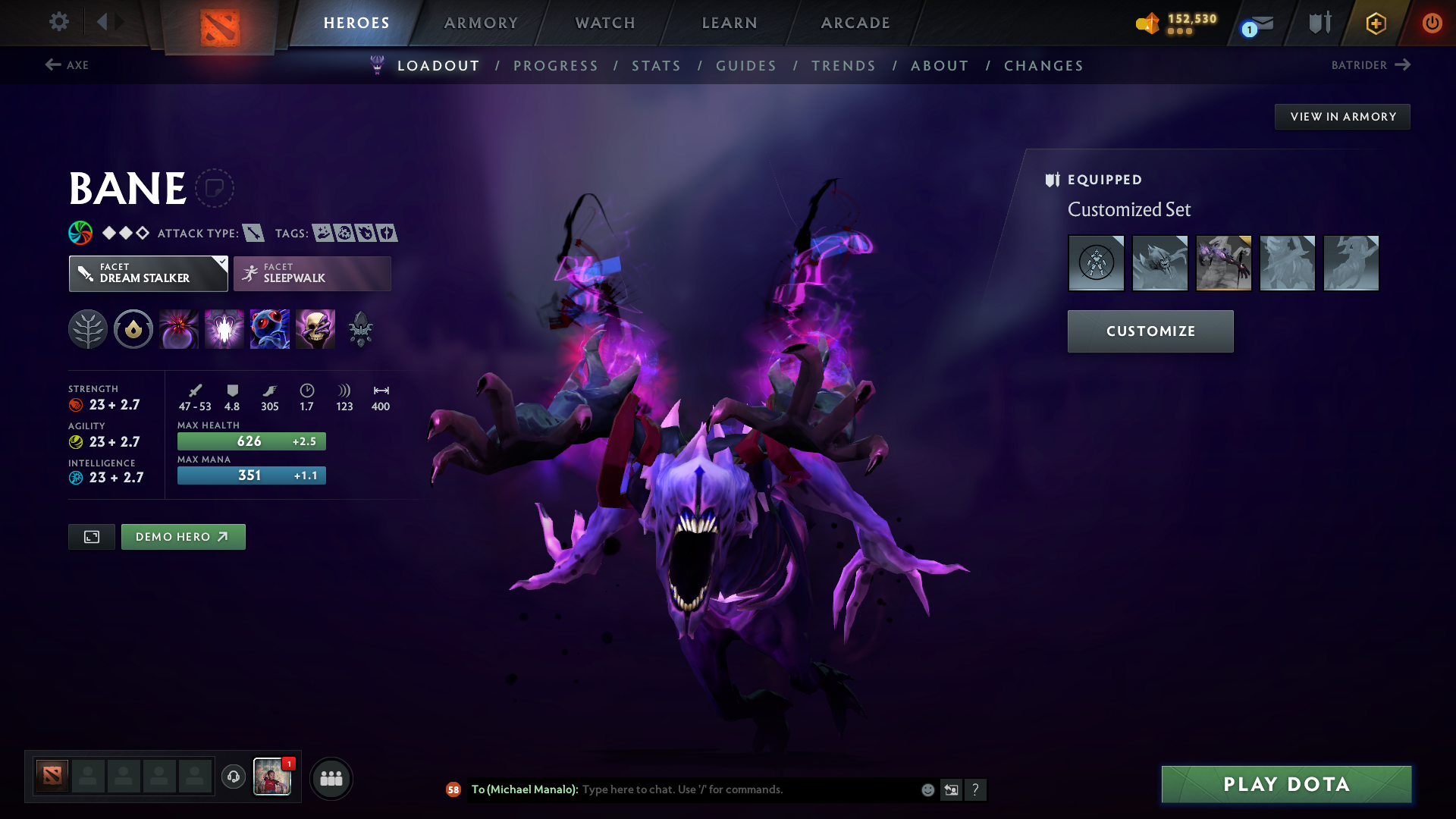The height and width of the screenshot is (819, 1456).
Task: Switch to the GUIDES section
Action: 745,66
